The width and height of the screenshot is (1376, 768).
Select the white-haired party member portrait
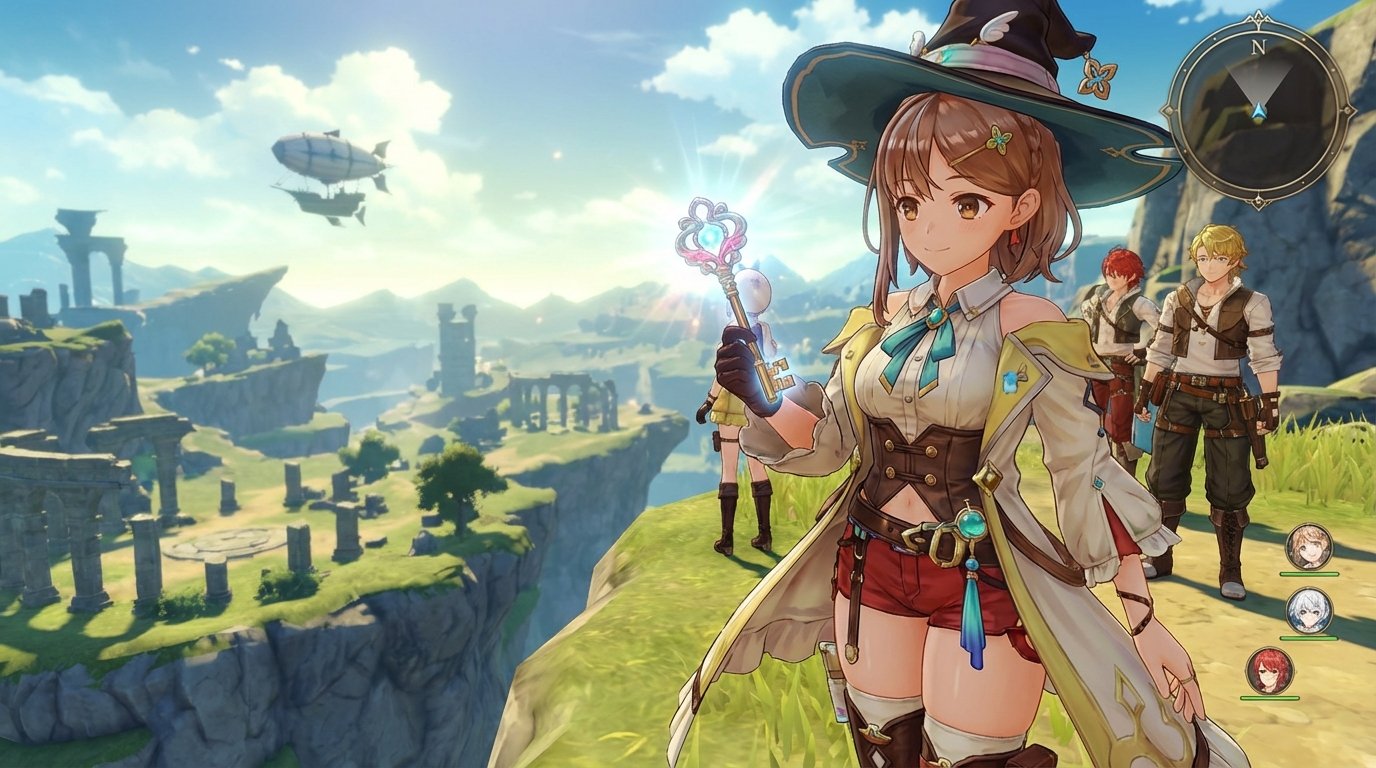[1309, 611]
